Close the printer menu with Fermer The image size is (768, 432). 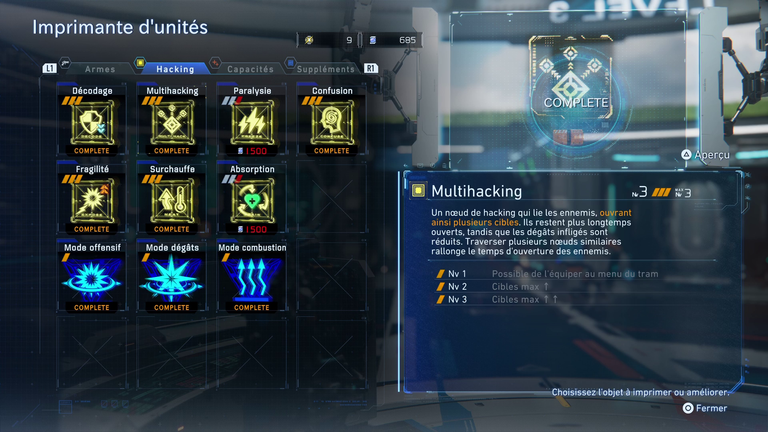point(706,408)
